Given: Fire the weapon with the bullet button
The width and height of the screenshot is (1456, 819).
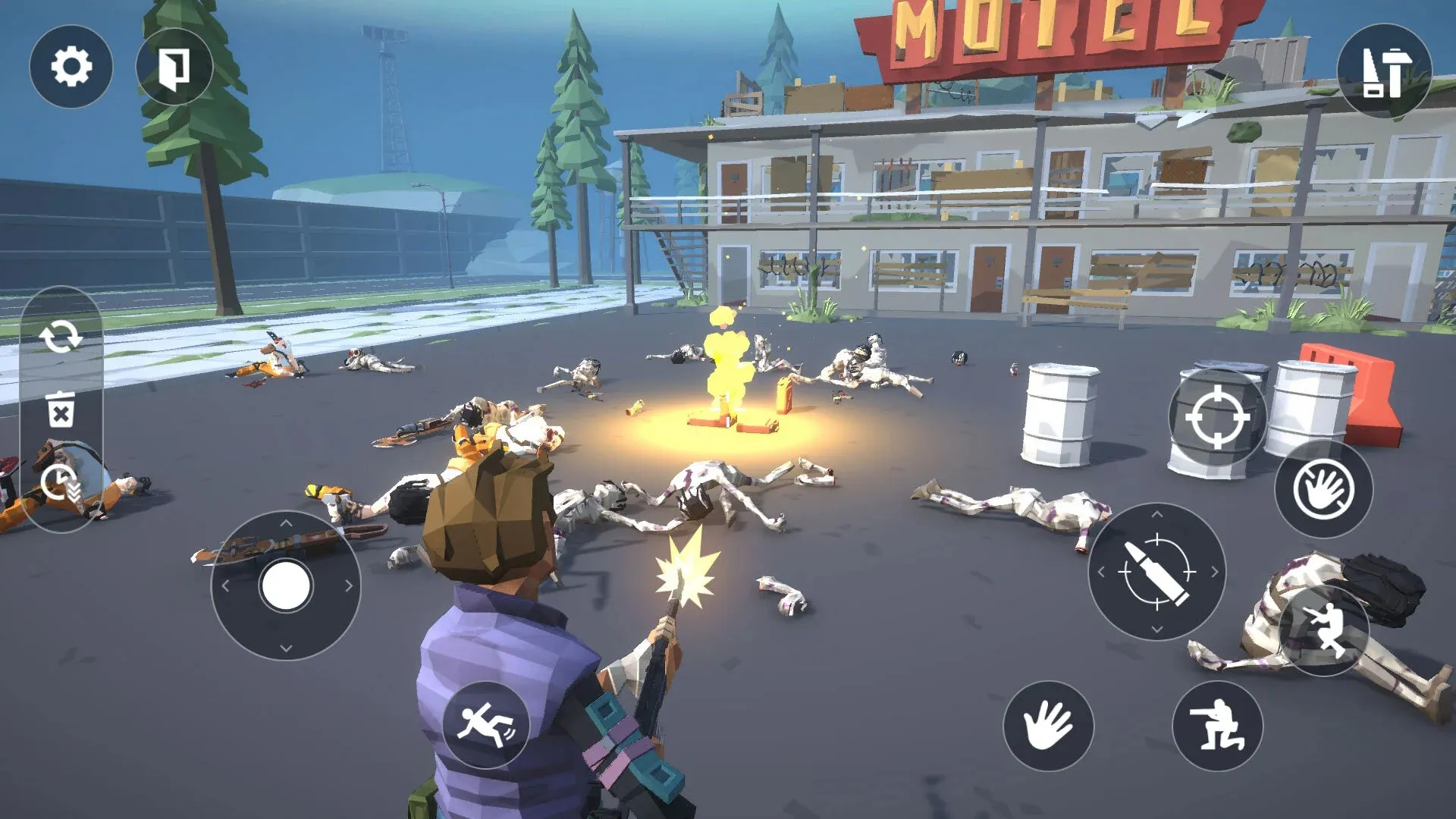Looking at the screenshot, I should (1156, 572).
